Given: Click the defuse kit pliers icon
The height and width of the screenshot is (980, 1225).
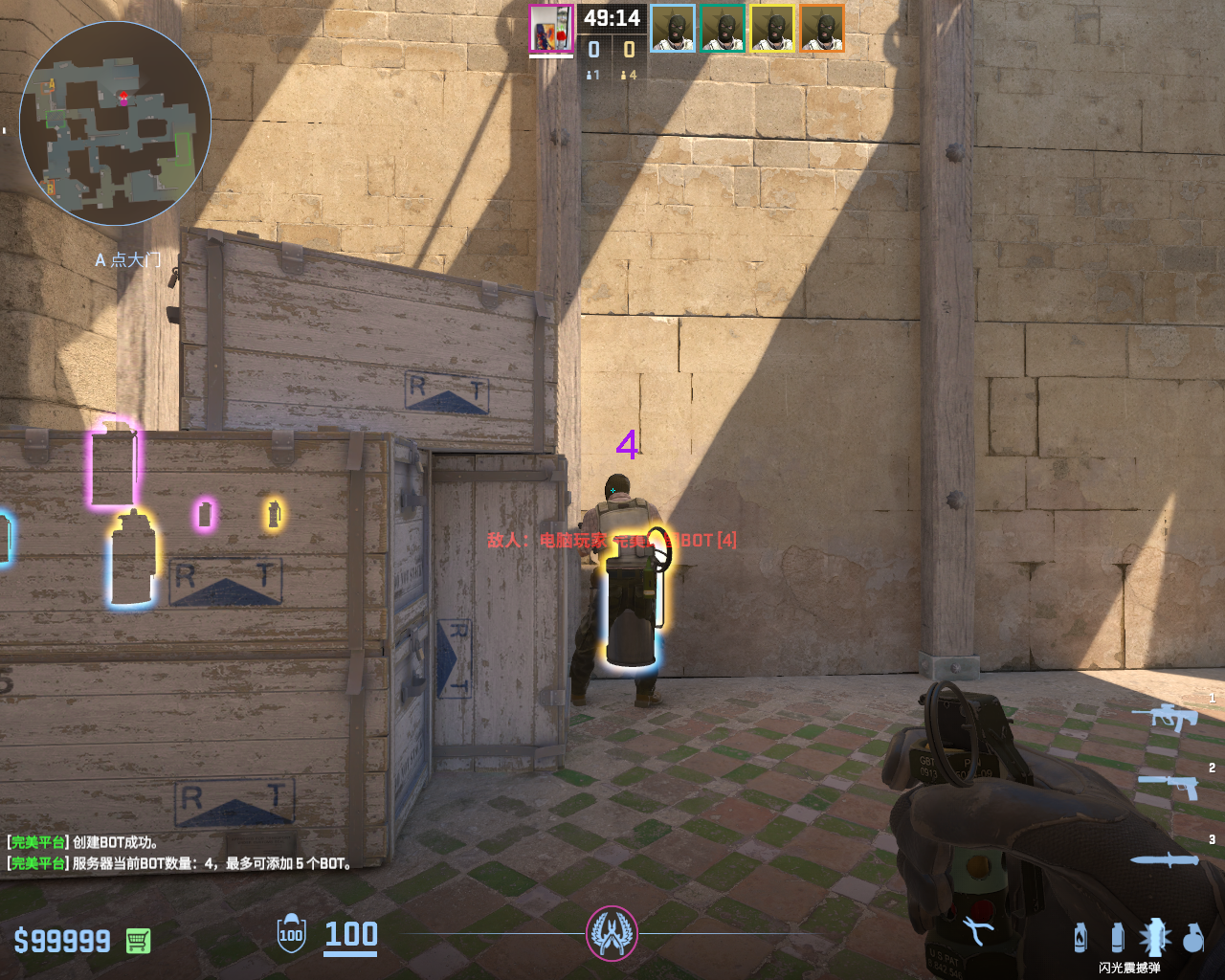Looking at the screenshot, I should pyautogui.click(x=977, y=930).
